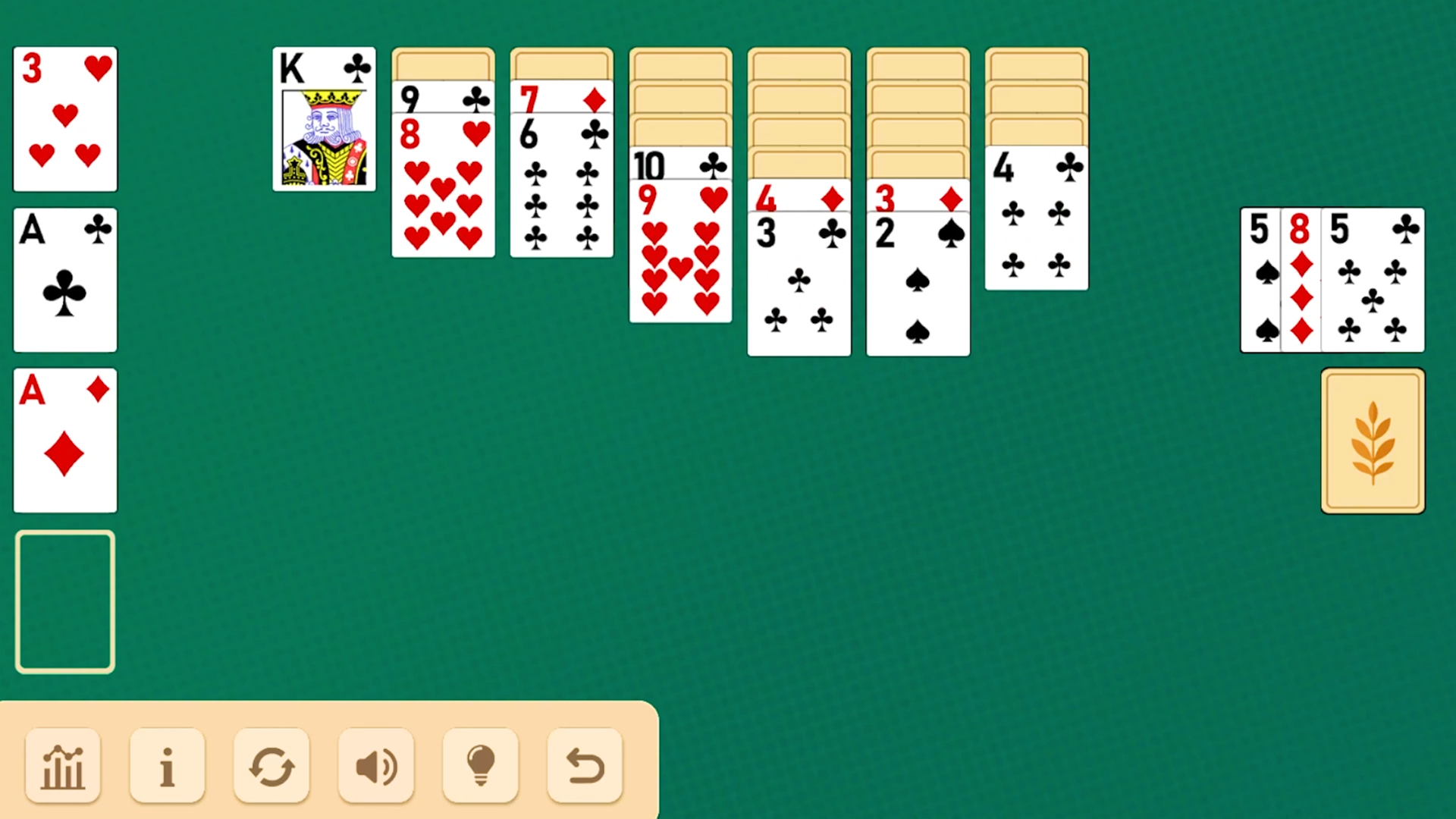Image resolution: width=1456 pixels, height=819 pixels.
Task: Request a hint from the lightbulb
Action: 480,766
